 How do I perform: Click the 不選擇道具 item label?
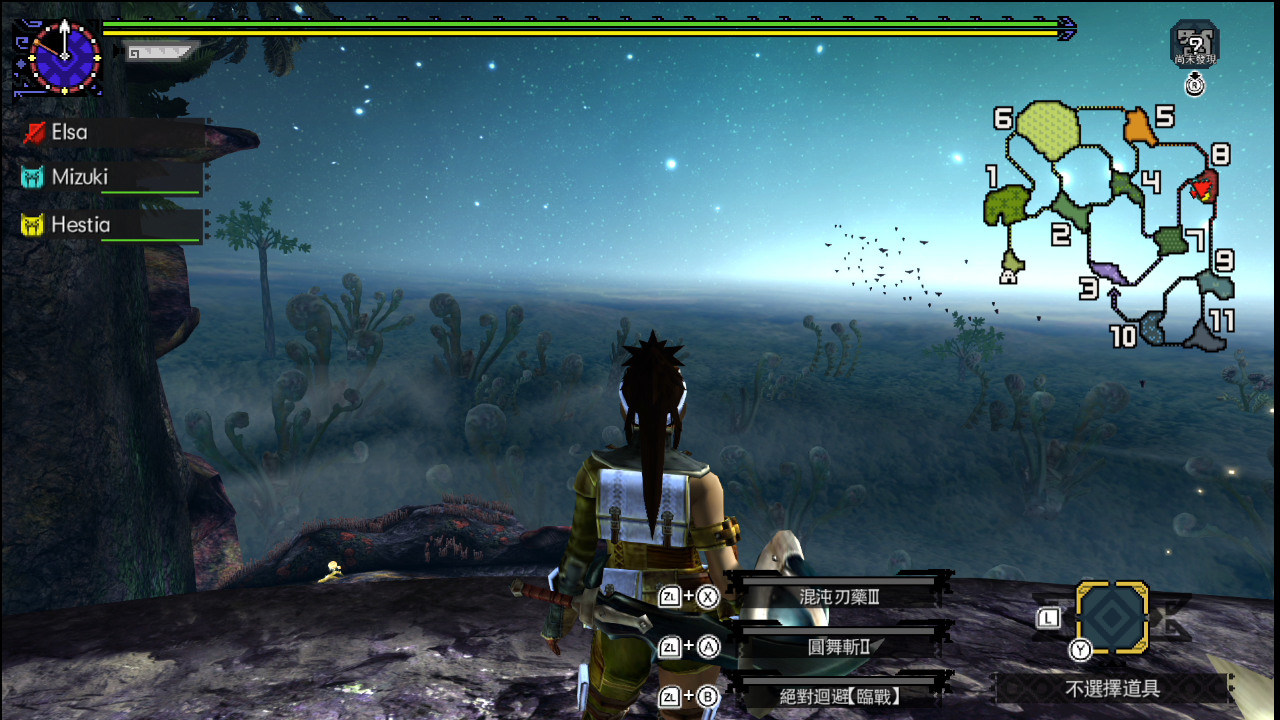(x=1111, y=688)
